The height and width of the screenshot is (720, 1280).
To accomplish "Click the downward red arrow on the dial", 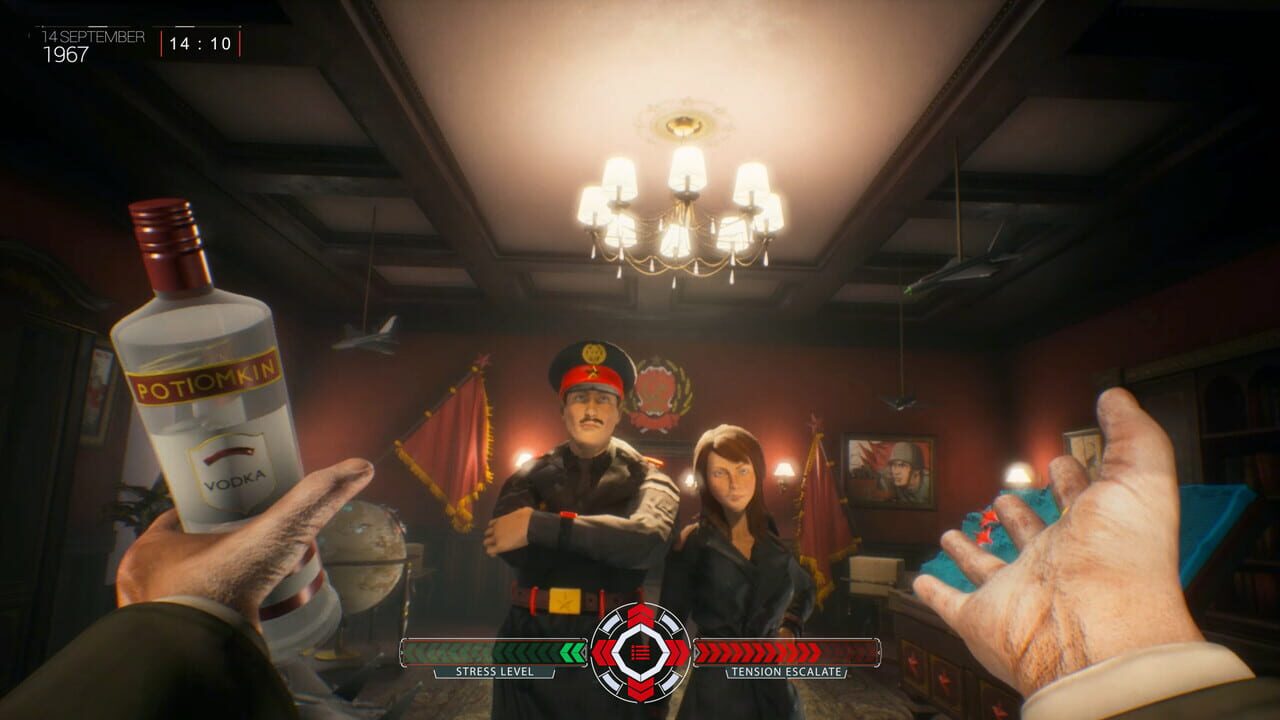I will [x=640, y=690].
